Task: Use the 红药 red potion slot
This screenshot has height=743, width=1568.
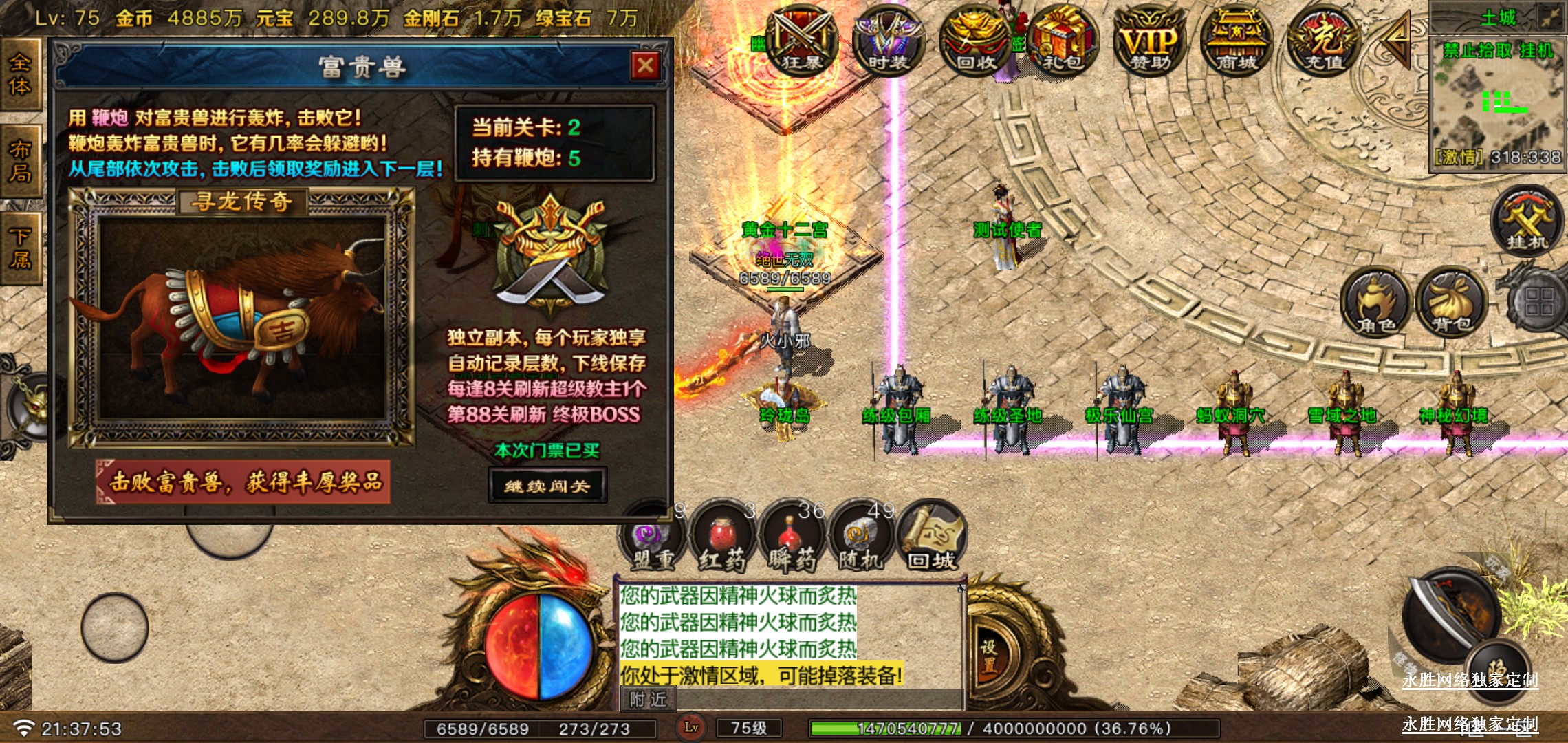Action: [x=722, y=538]
